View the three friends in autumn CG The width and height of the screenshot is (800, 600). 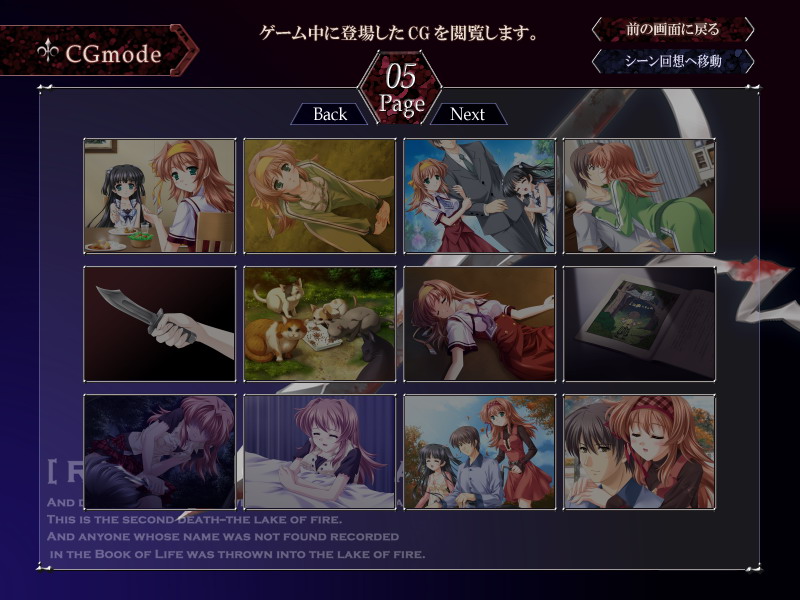pyautogui.click(x=480, y=452)
